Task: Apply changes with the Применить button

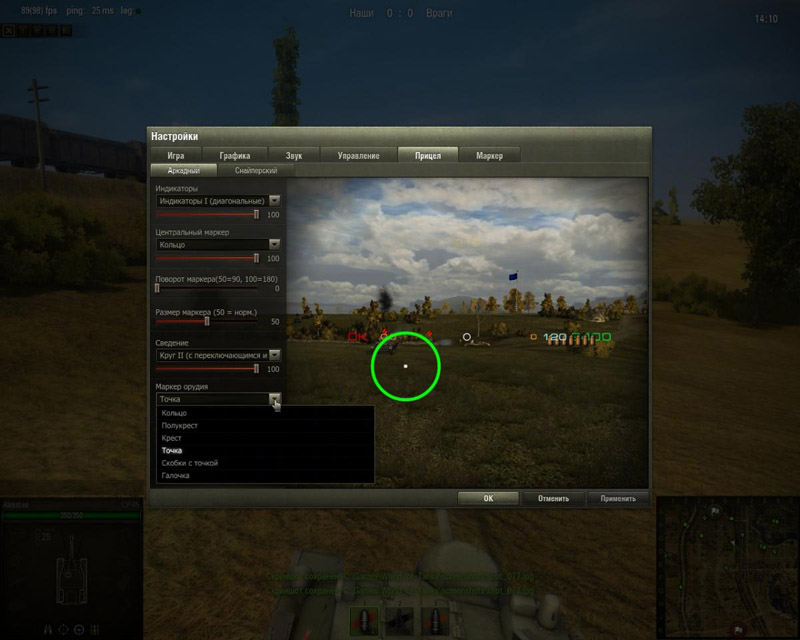Action: [x=618, y=498]
